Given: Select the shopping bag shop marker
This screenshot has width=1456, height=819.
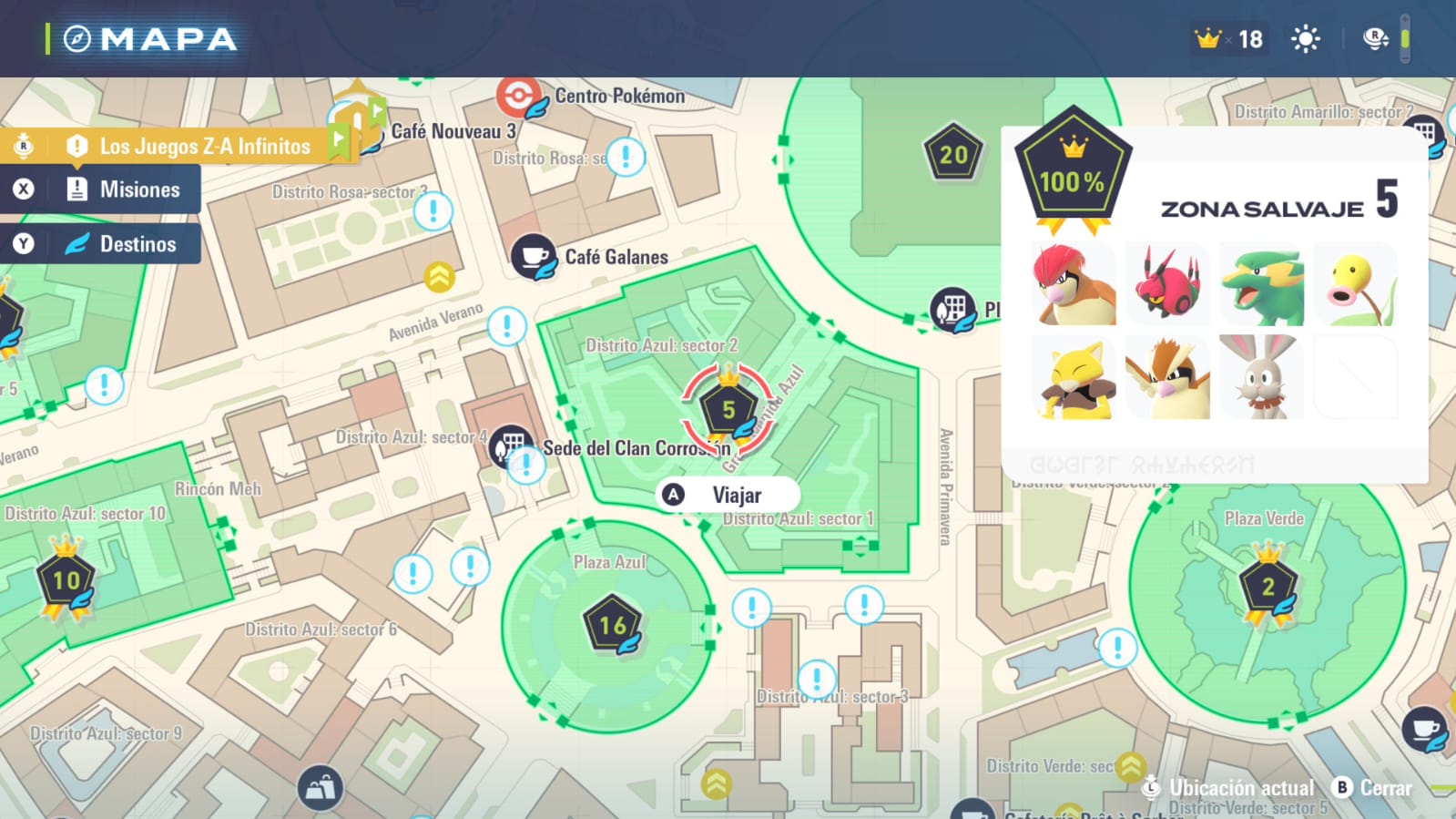Looking at the screenshot, I should [320, 788].
